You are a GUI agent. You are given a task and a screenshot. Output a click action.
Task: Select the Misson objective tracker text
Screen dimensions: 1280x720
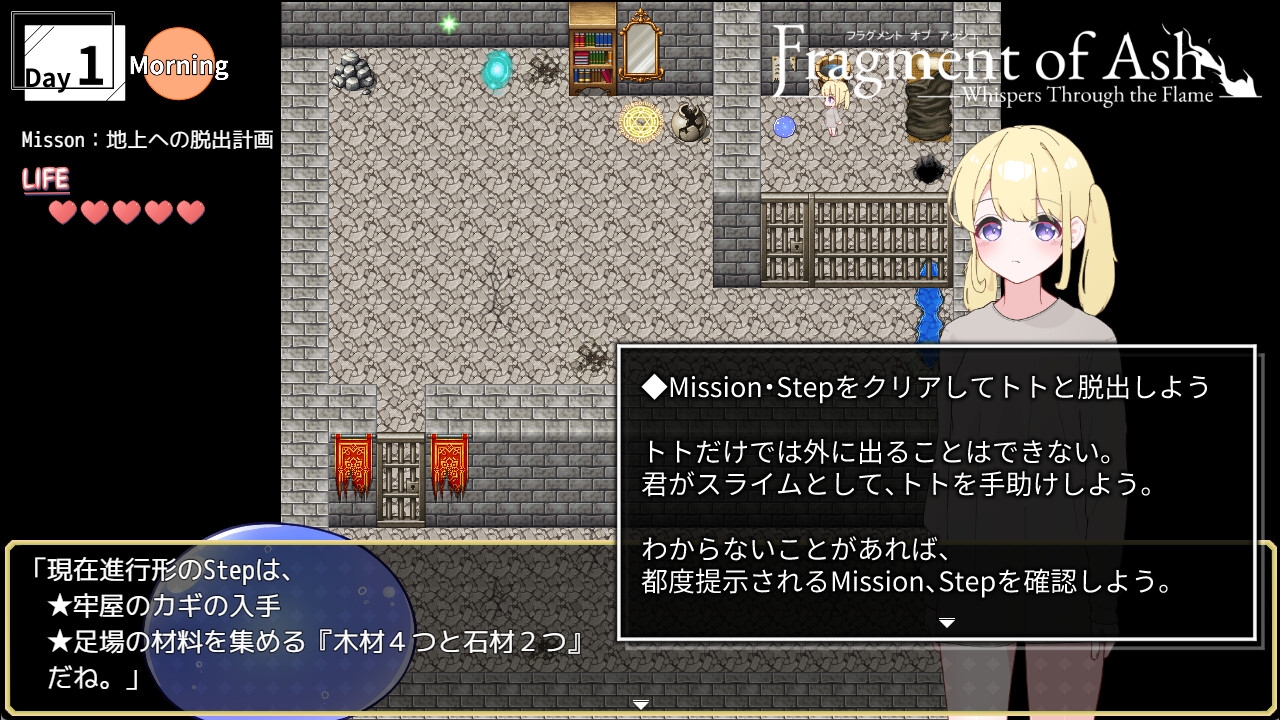point(147,140)
